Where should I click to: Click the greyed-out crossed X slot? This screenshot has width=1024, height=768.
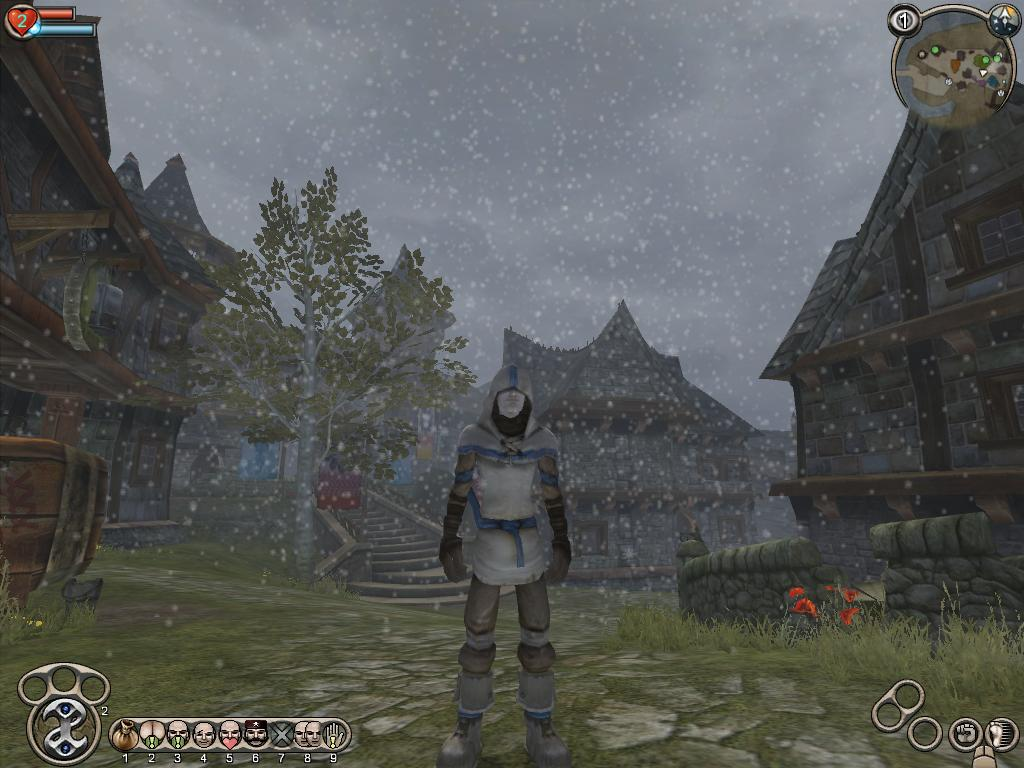[x=282, y=735]
